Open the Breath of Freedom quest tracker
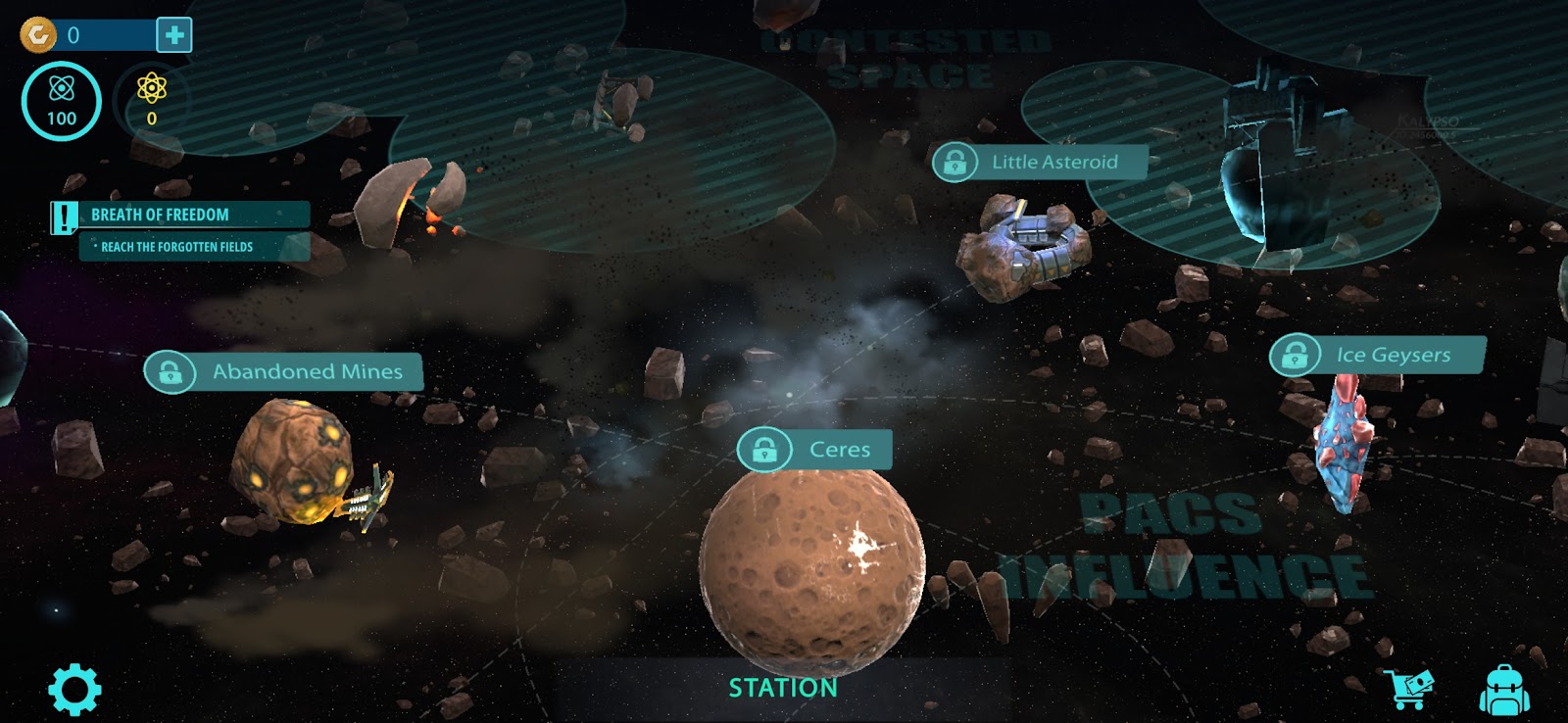 pos(181,215)
